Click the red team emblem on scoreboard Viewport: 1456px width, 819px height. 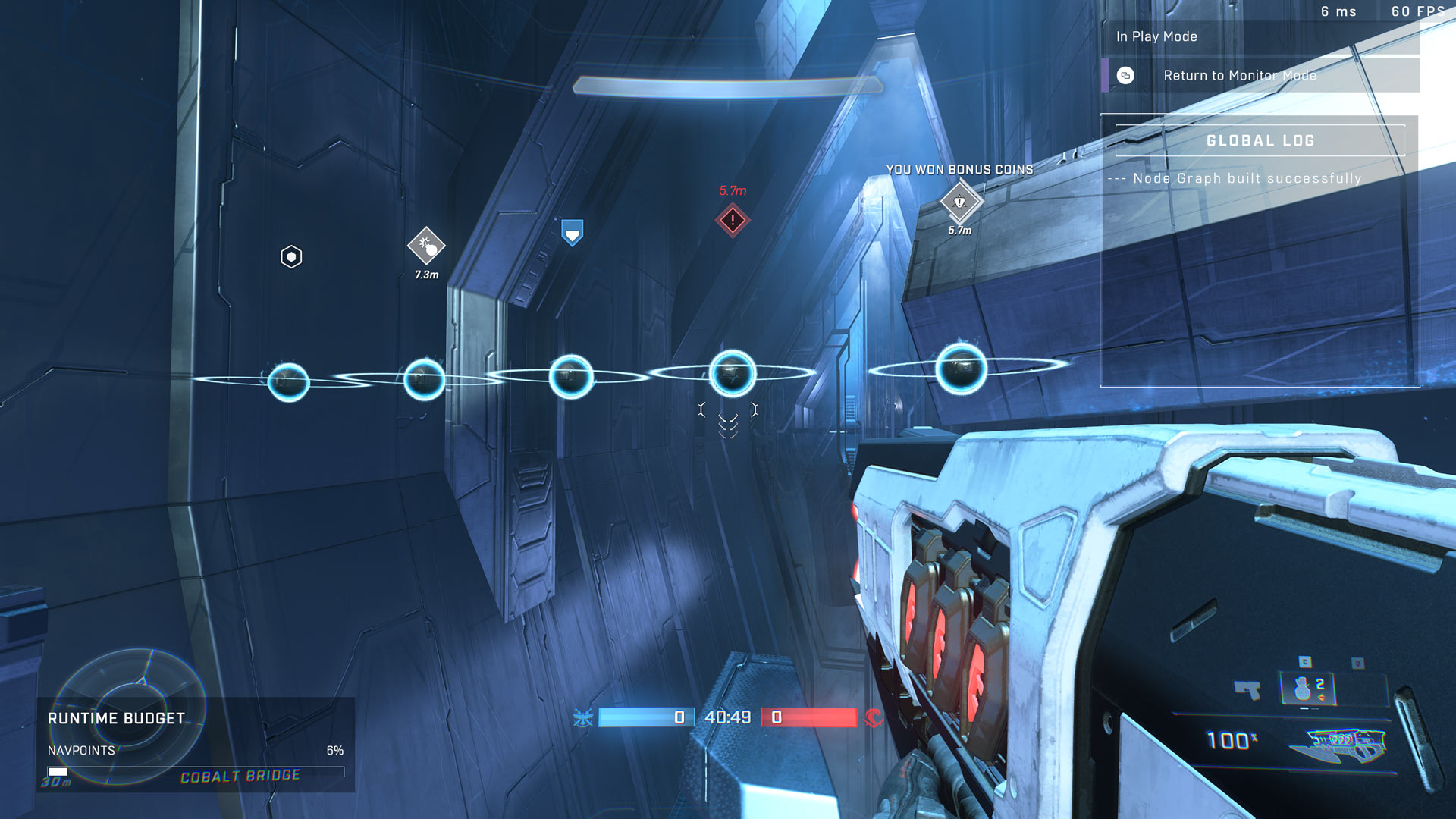click(x=874, y=716)
